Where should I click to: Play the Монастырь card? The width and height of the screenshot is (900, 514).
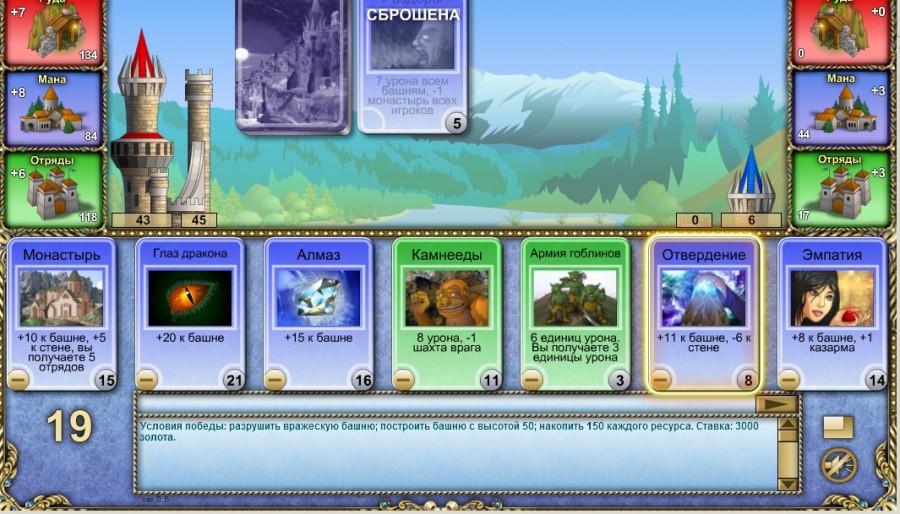coord(62,297)
